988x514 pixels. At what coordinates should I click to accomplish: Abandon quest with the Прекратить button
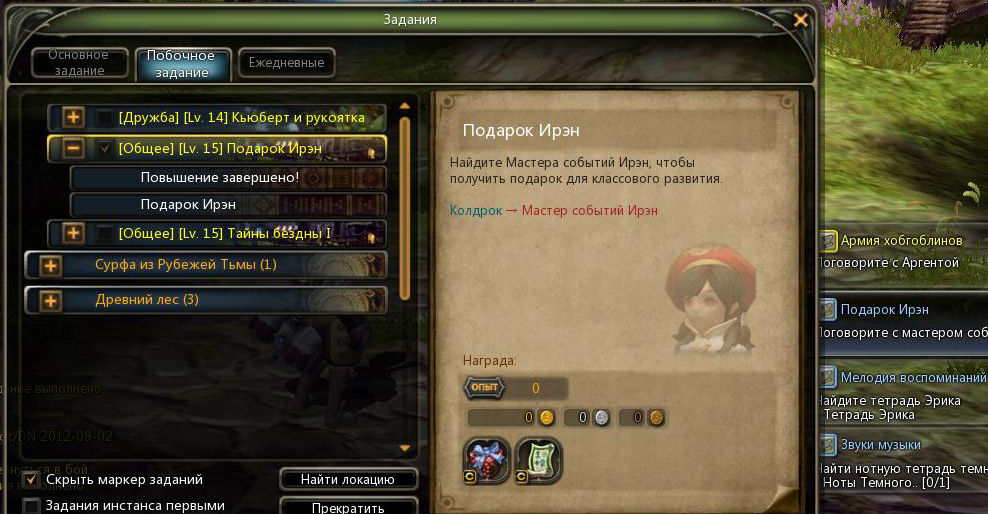(347, 507)
